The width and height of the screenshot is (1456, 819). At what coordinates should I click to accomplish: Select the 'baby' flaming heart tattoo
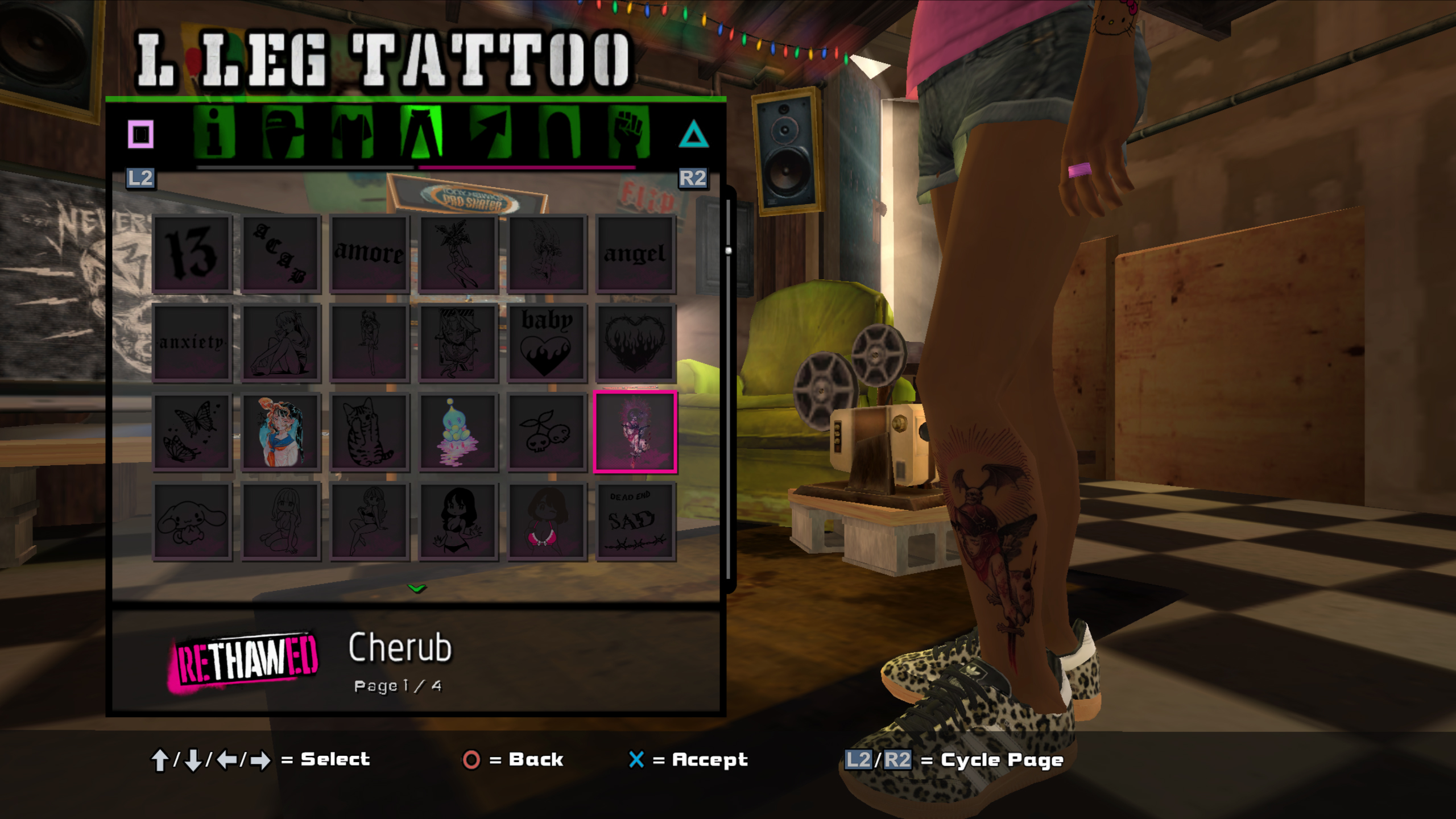547,342
